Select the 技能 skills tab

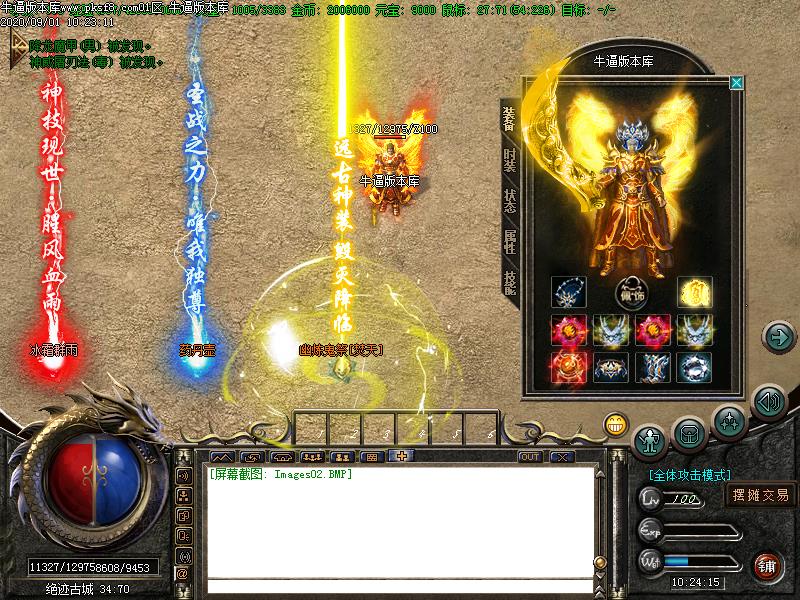[510, 281]
